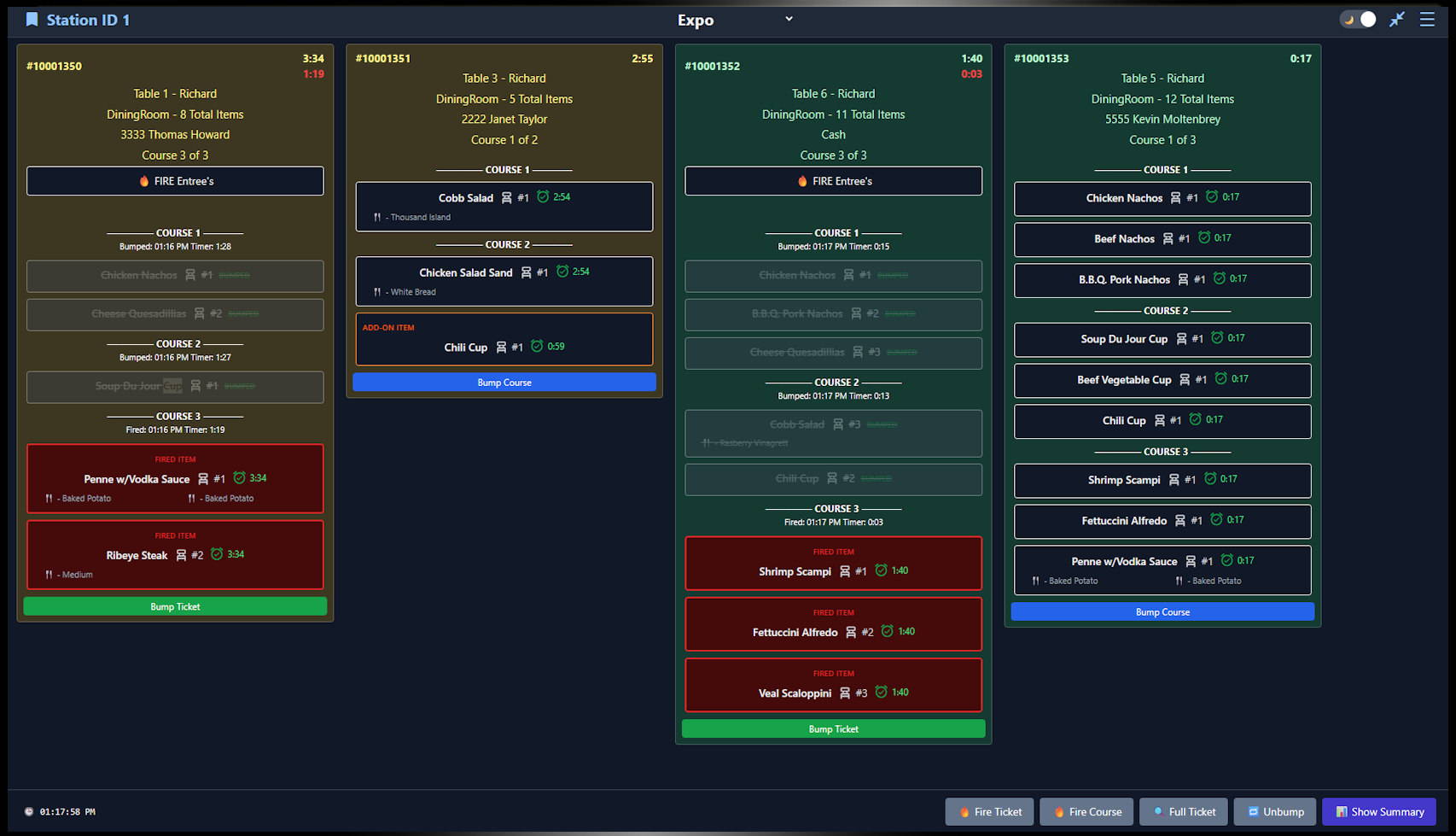
Task: Click the seat icon next to Ribeye Steak
Action: tap(182, 554)
